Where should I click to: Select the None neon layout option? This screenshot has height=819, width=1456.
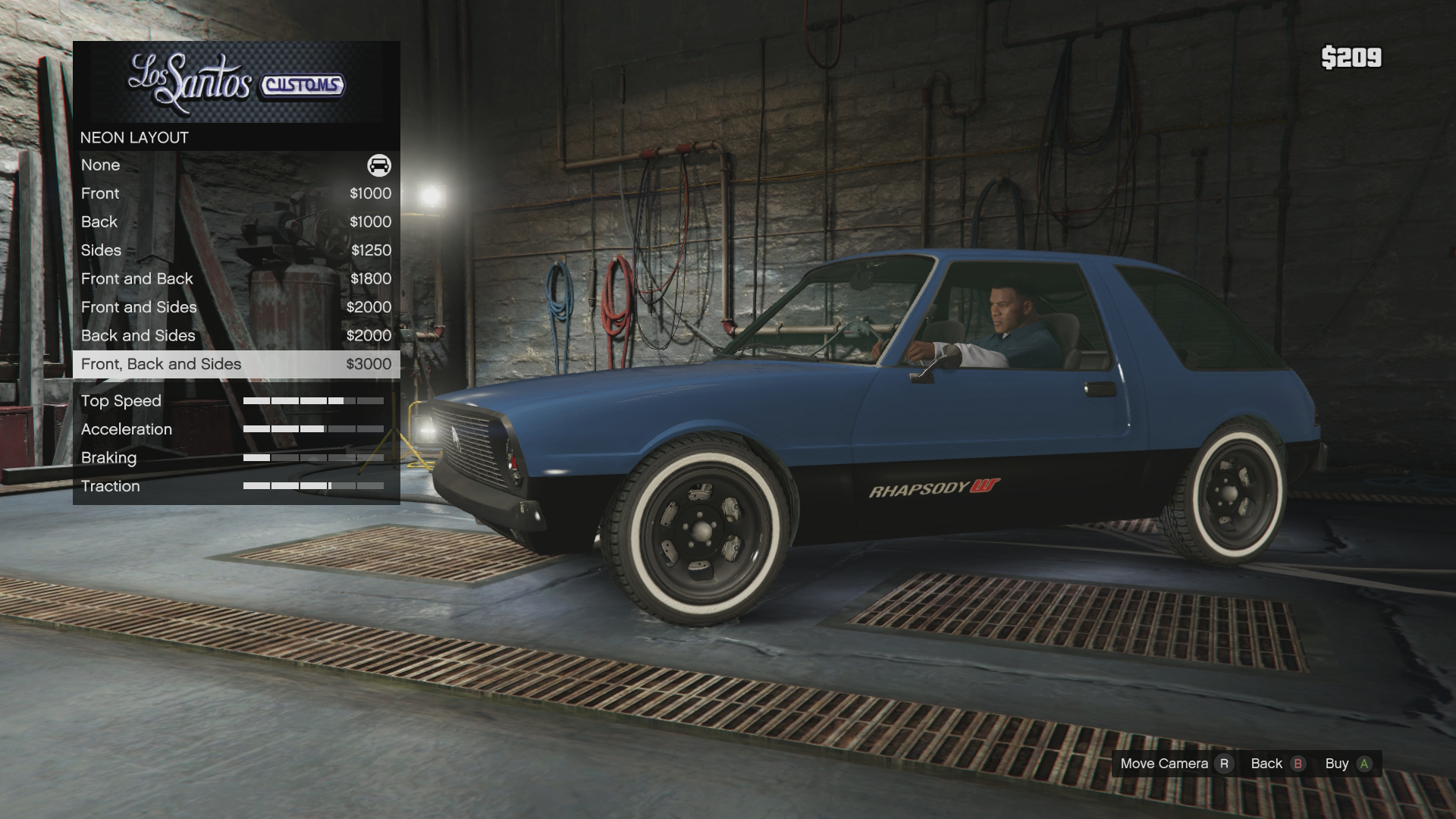point(236,165)
